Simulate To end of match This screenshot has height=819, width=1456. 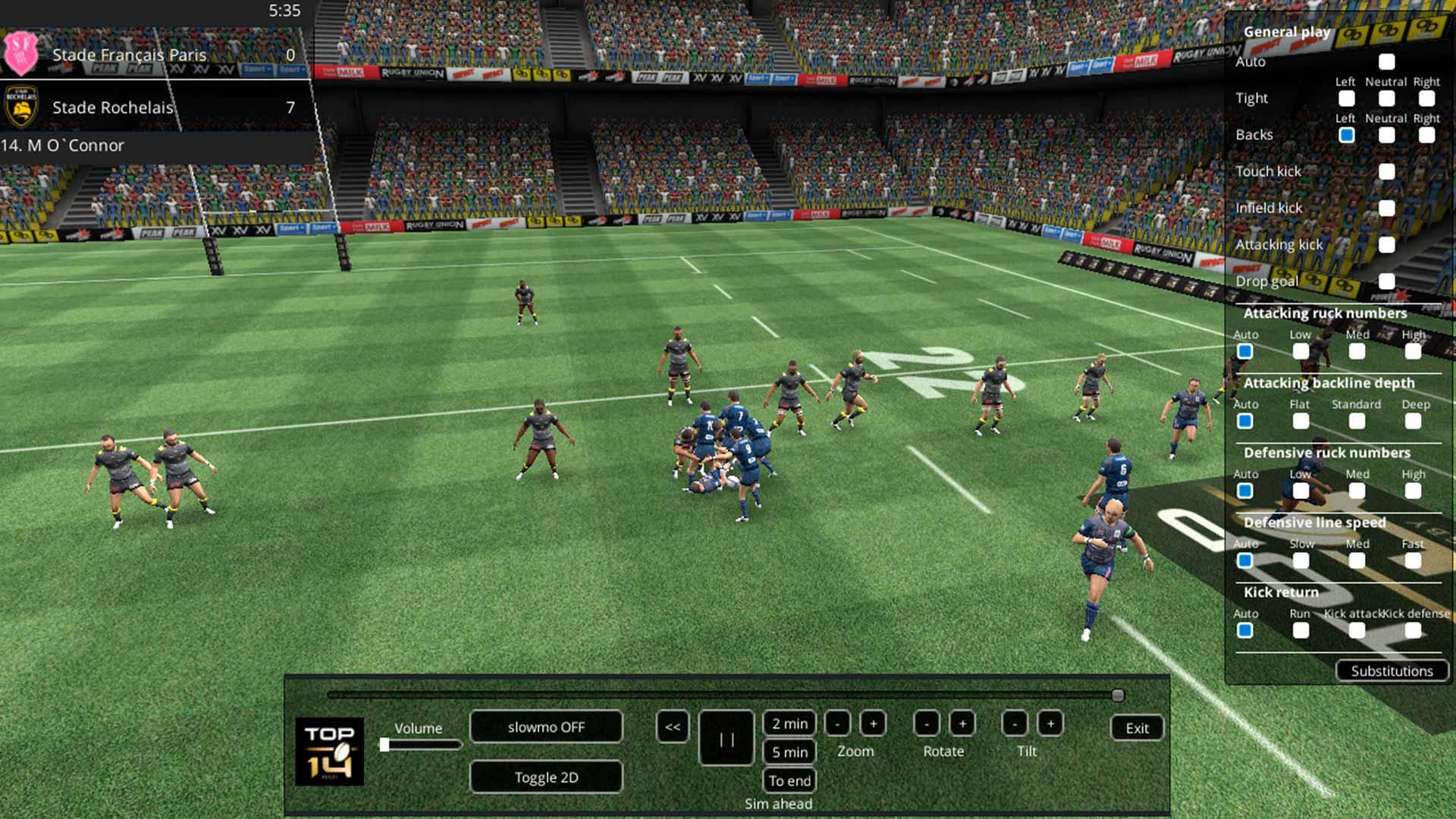[x=789, y=780]
